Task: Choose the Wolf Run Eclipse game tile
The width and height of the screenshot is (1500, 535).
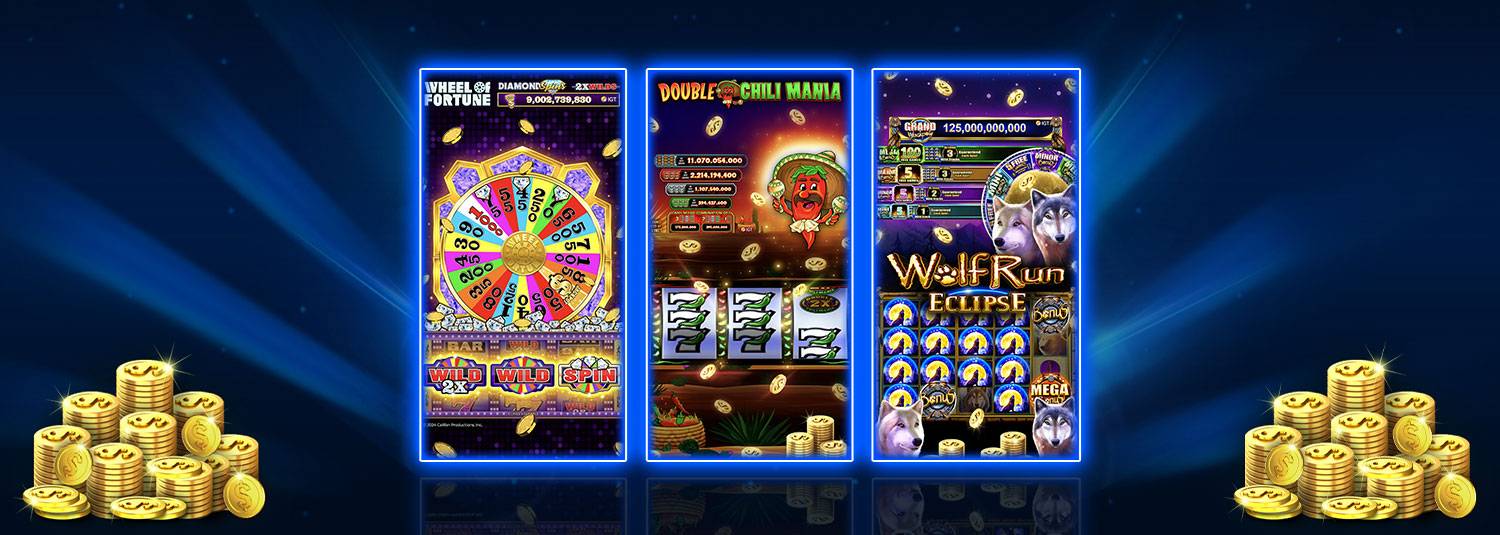Action: tap(975, 265)
